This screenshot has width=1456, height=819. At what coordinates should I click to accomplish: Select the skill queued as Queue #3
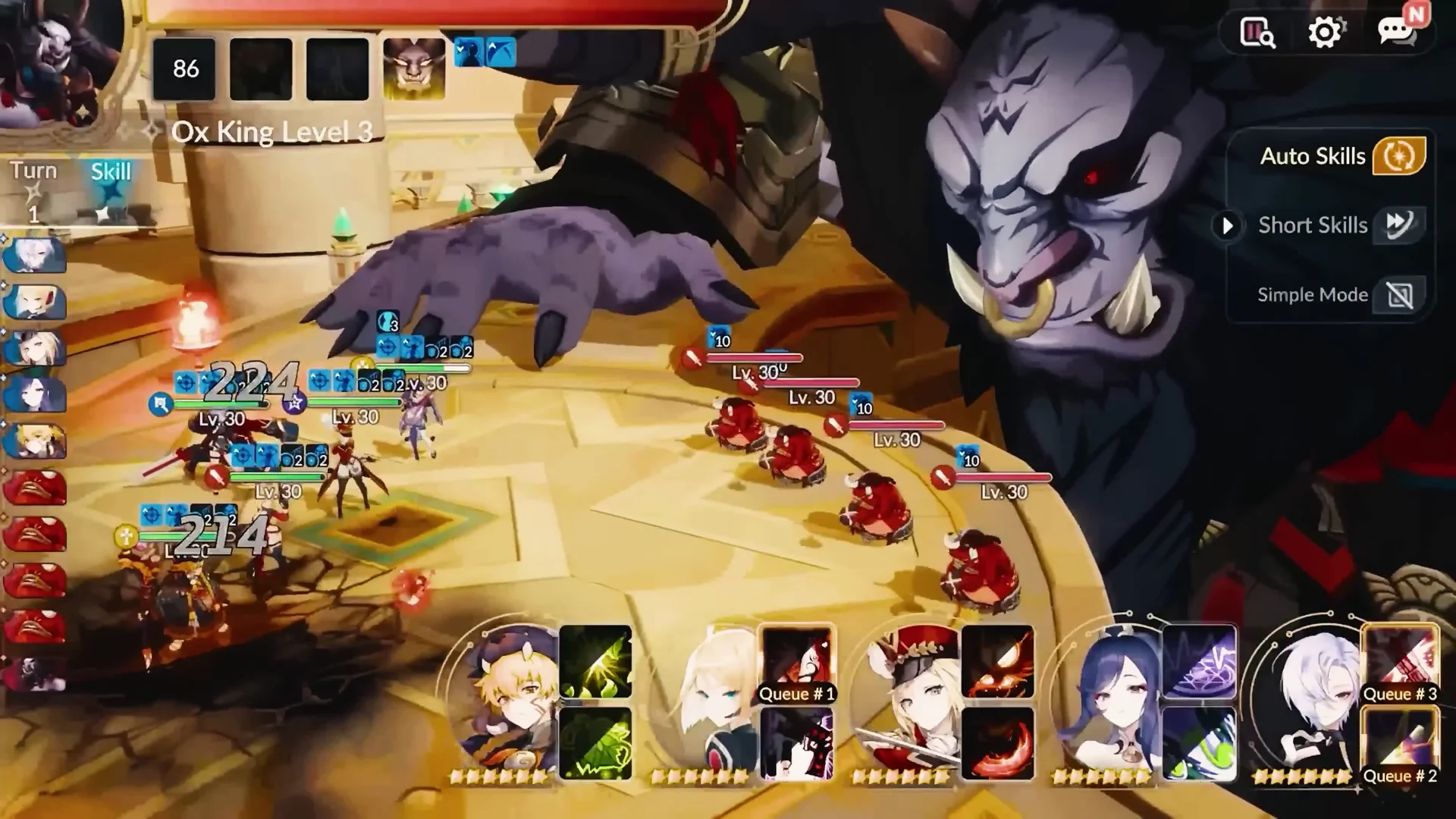[1400, 663]
